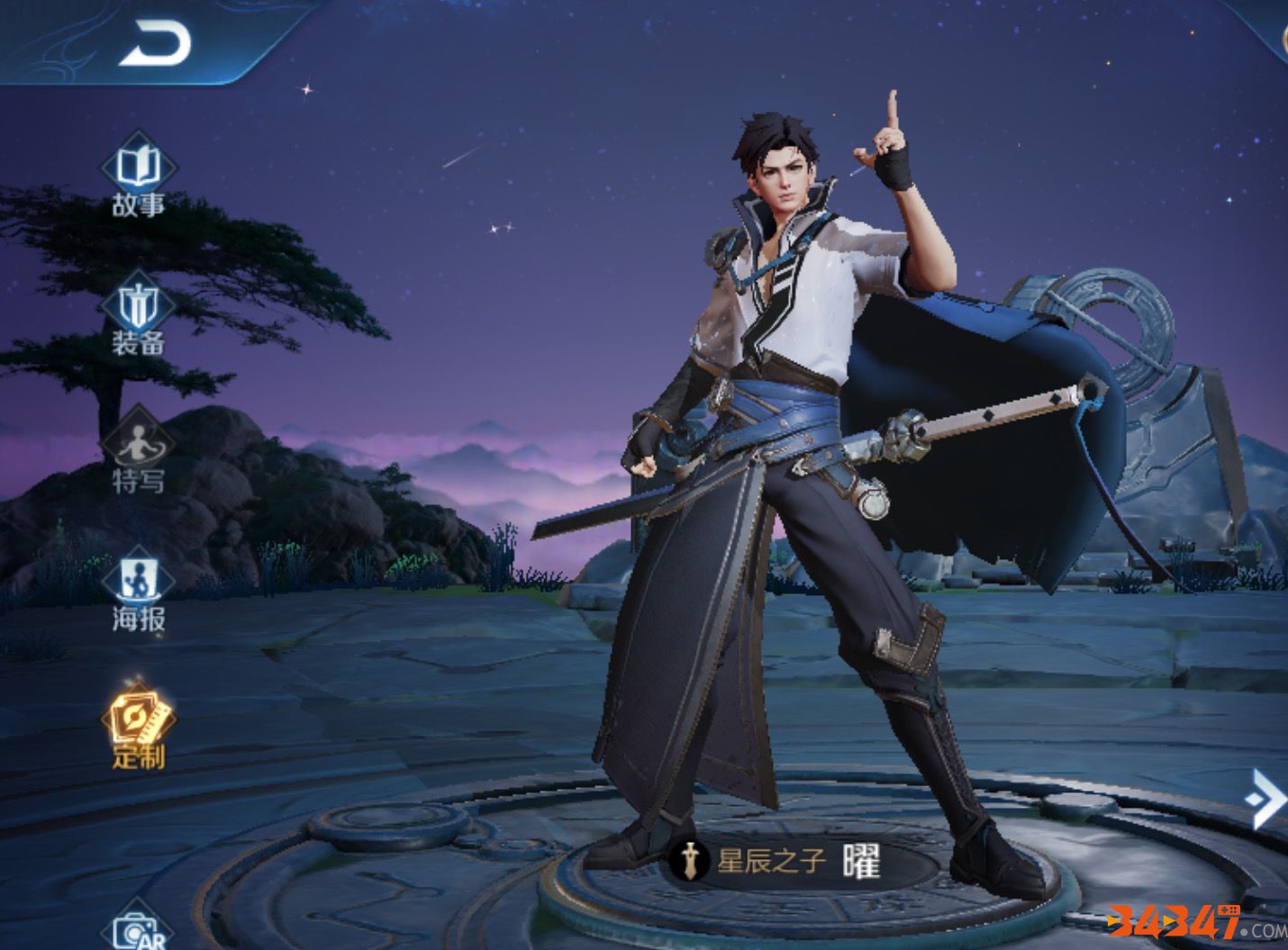Show the 特写 close-up view
This screenshot has height=950, width=1288.
click(x=138, y=453)
